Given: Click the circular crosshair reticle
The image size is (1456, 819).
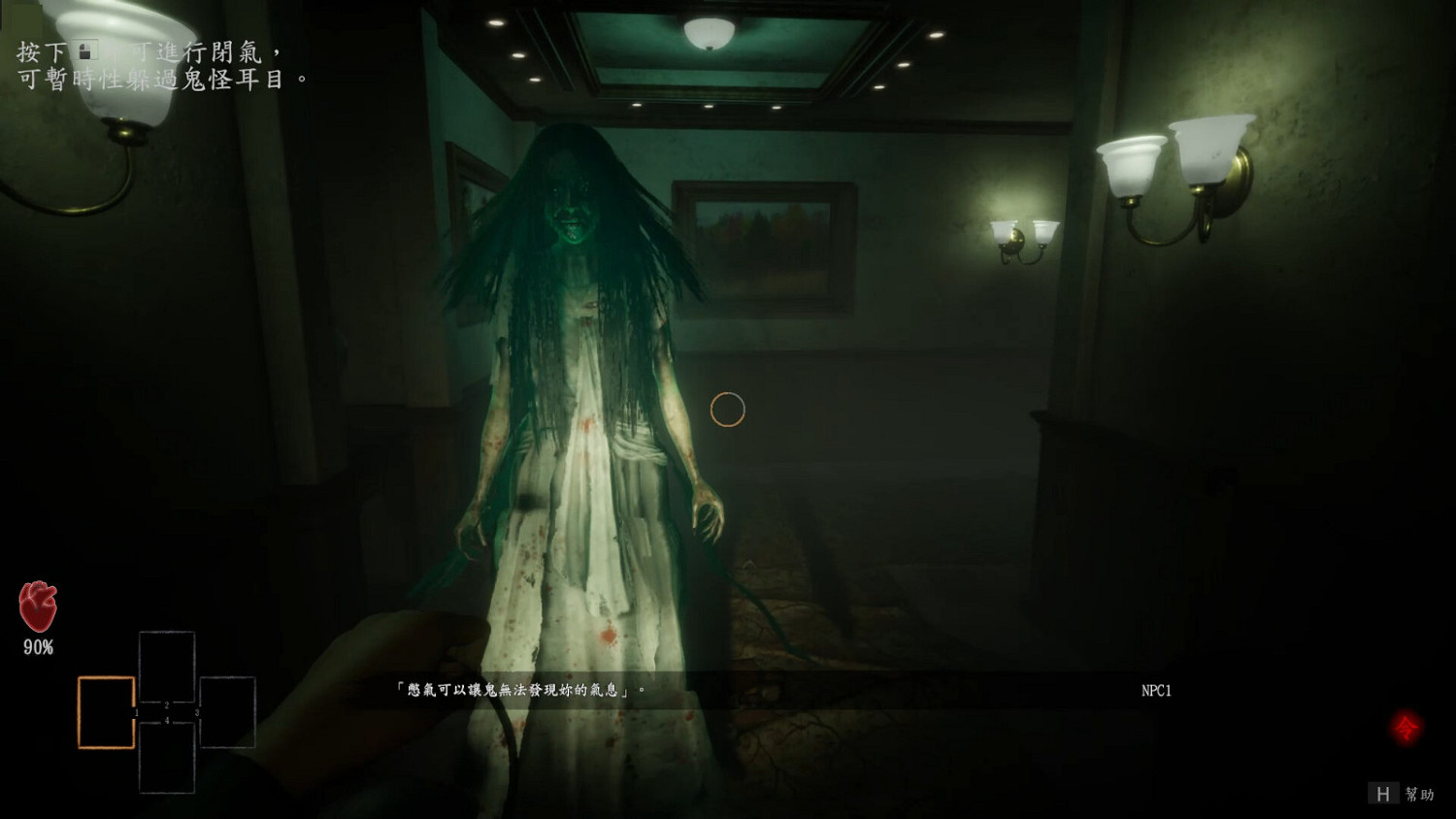Looking at the screenshot, I should coord(728,409).
